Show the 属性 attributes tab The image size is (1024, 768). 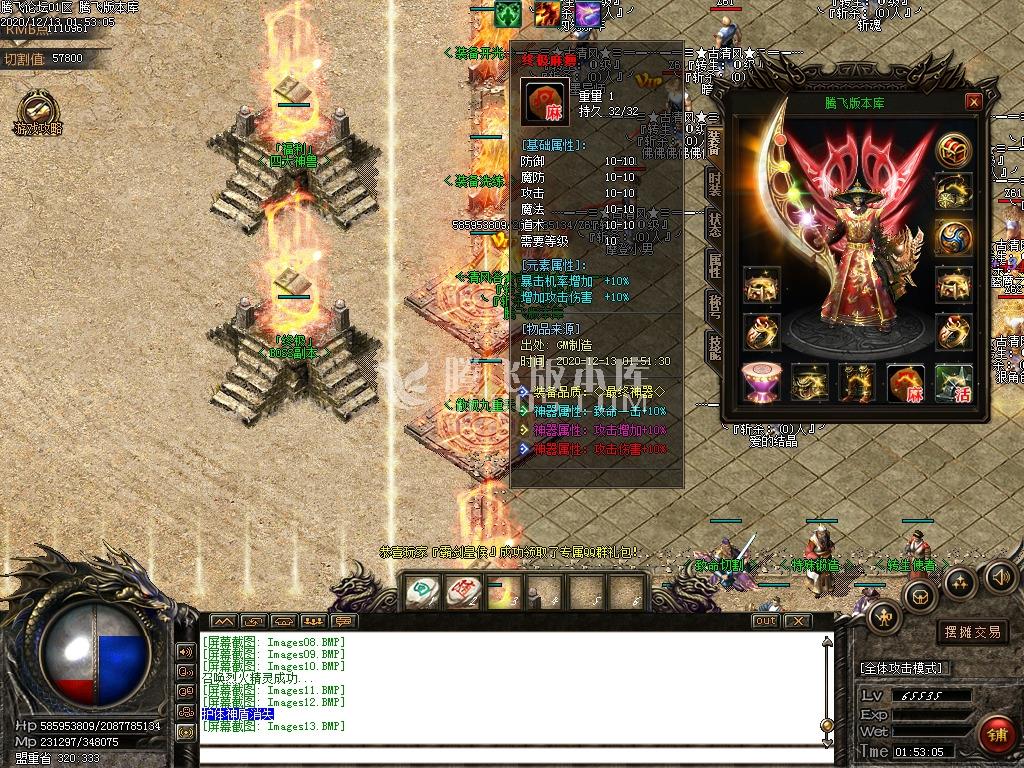714,264
